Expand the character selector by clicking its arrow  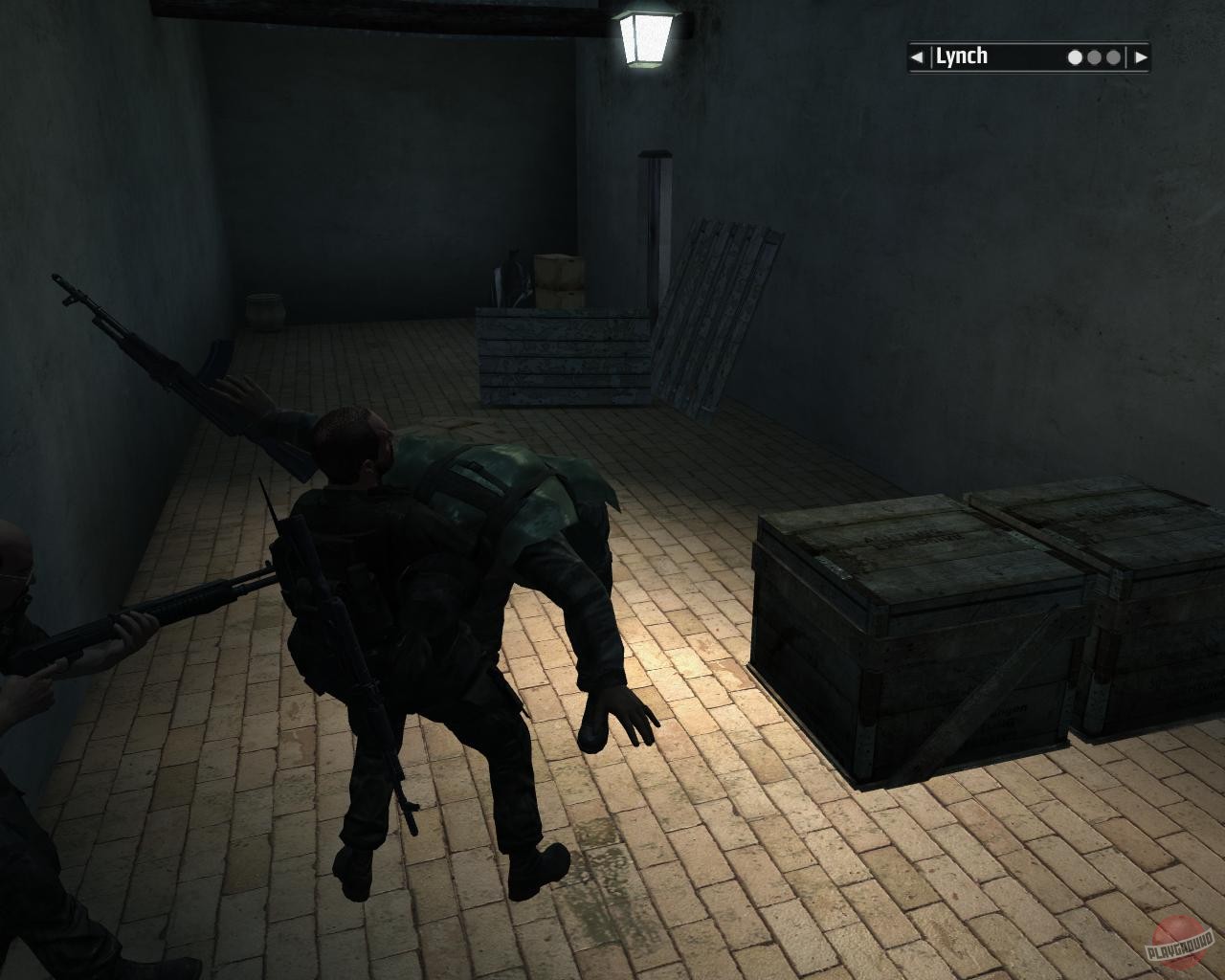[1141, 56]
